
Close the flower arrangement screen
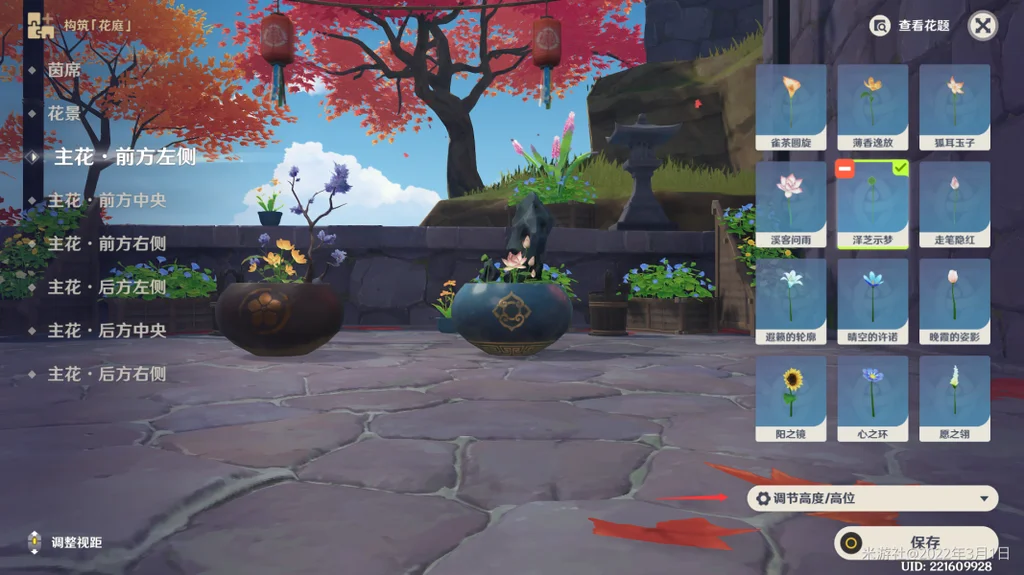click(983, 26)
